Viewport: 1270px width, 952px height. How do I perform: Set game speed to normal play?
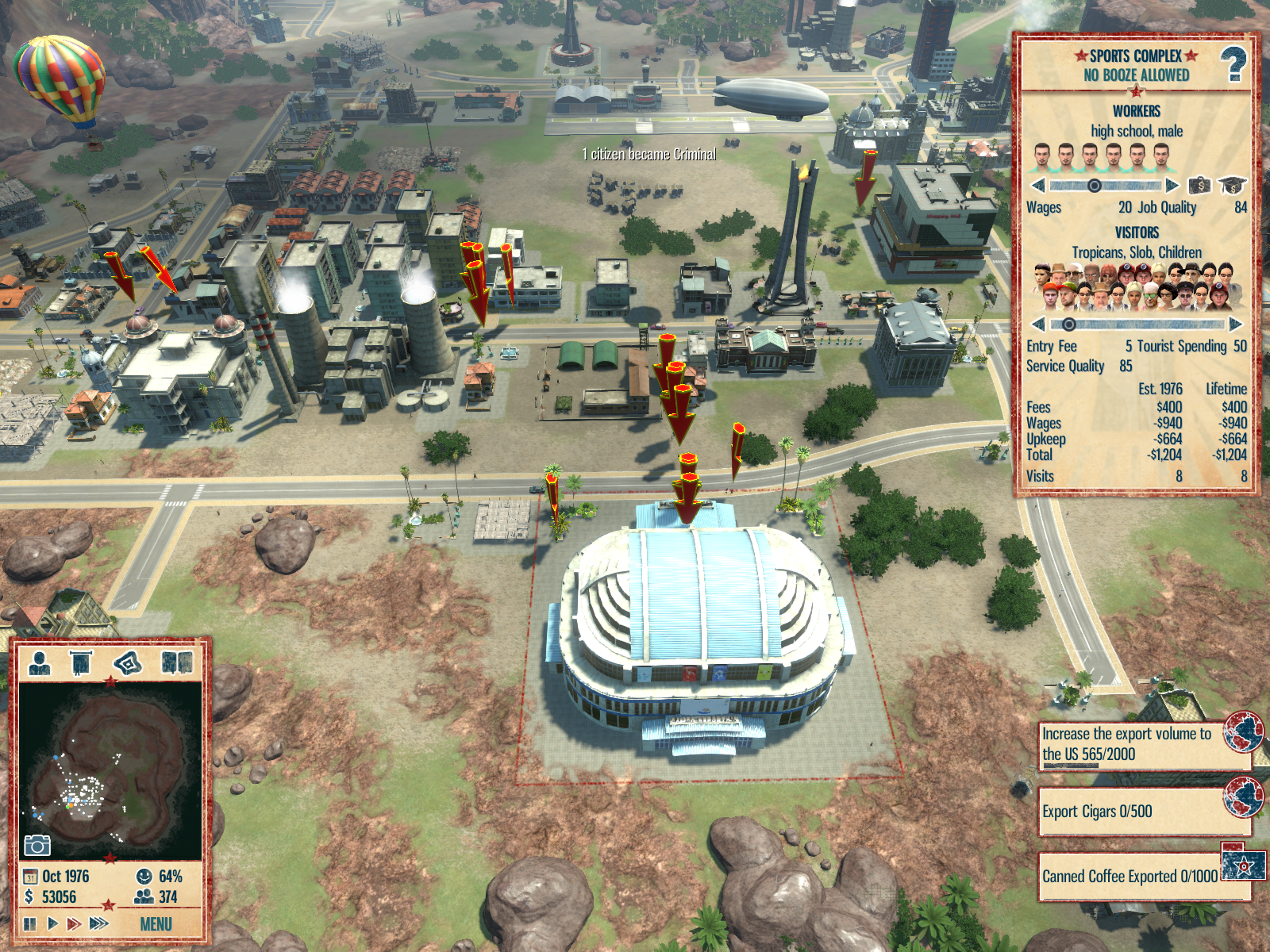tap(52, 923)
